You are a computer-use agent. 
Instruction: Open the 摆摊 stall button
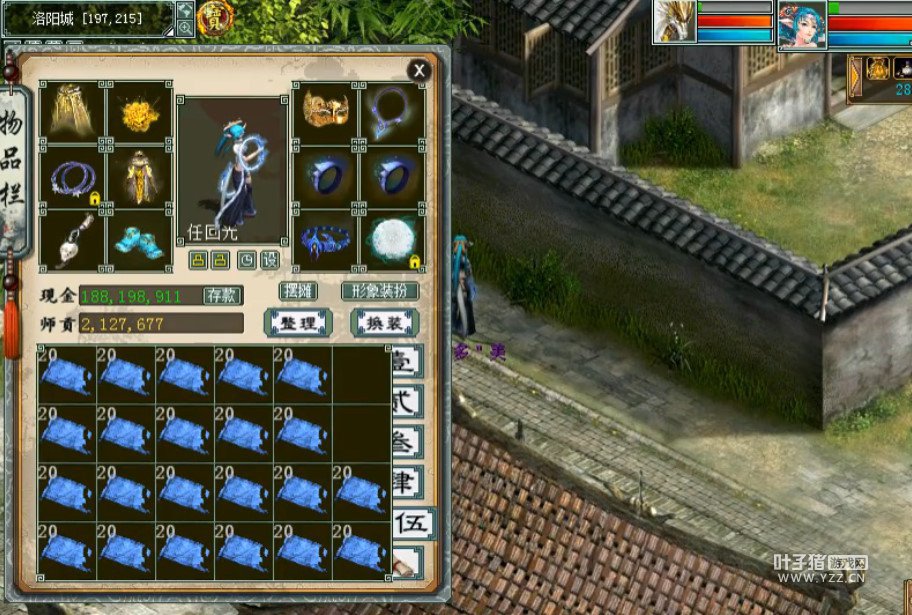pyautogui.click(x=298, y=291)
